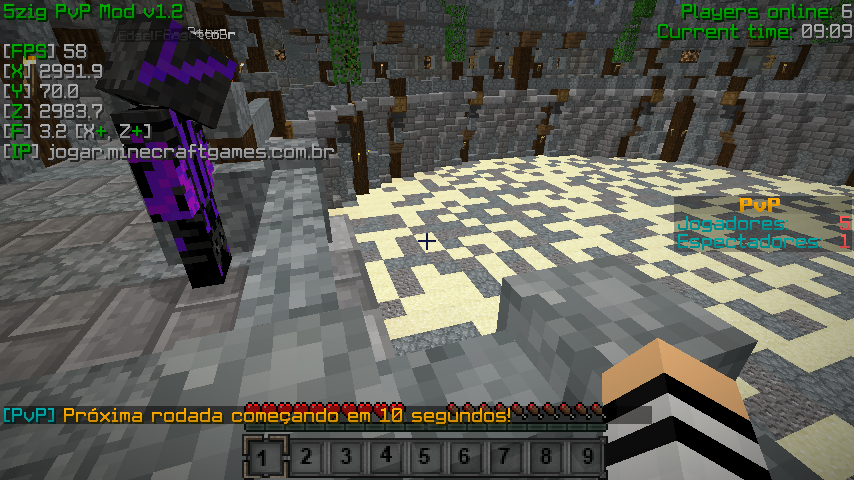Switch to the slot labeled 7
This screenshot has height=480, width=854.
click(x=506, y=458)
